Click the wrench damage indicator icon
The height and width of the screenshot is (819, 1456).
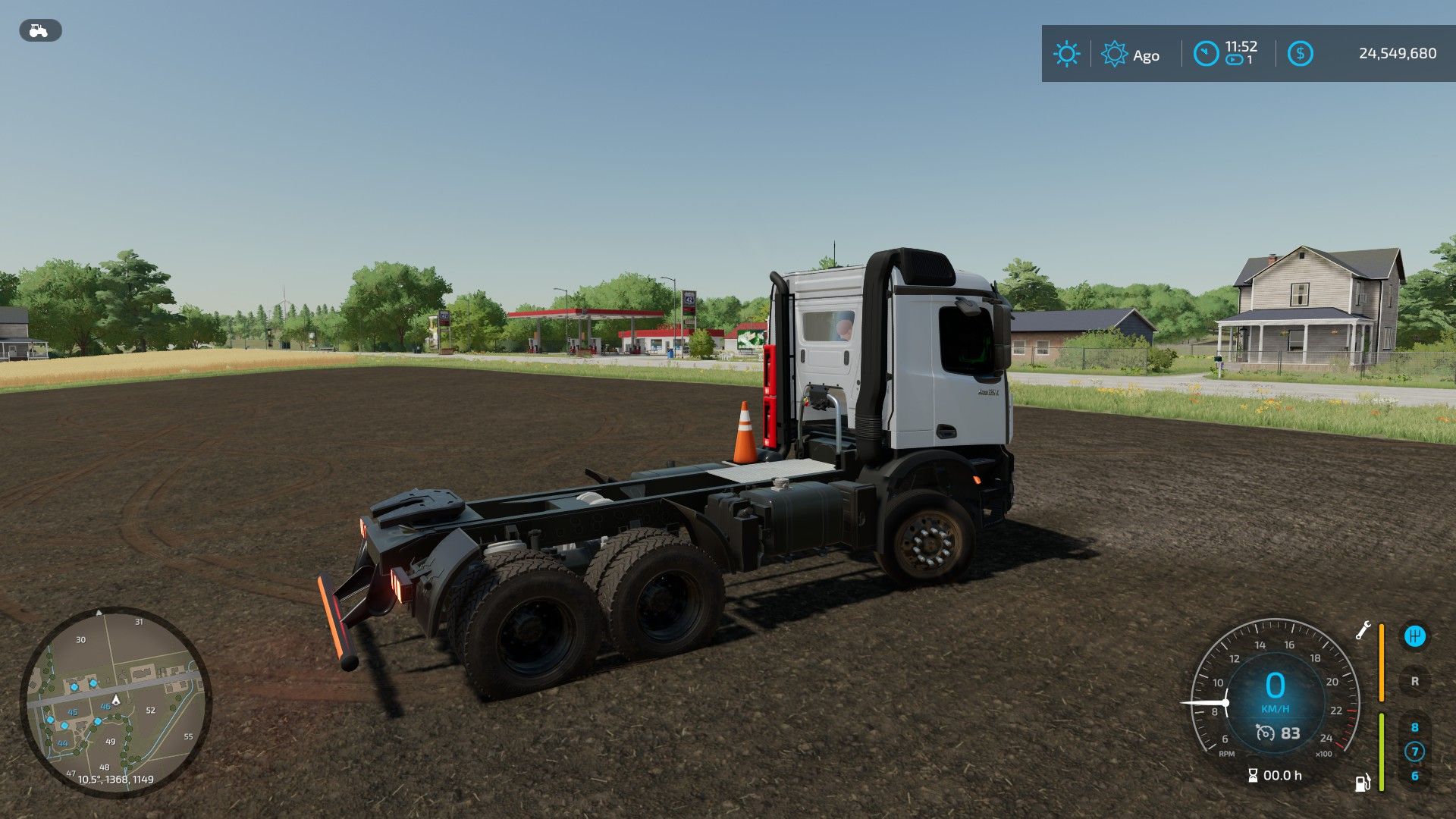point(1363,630)
